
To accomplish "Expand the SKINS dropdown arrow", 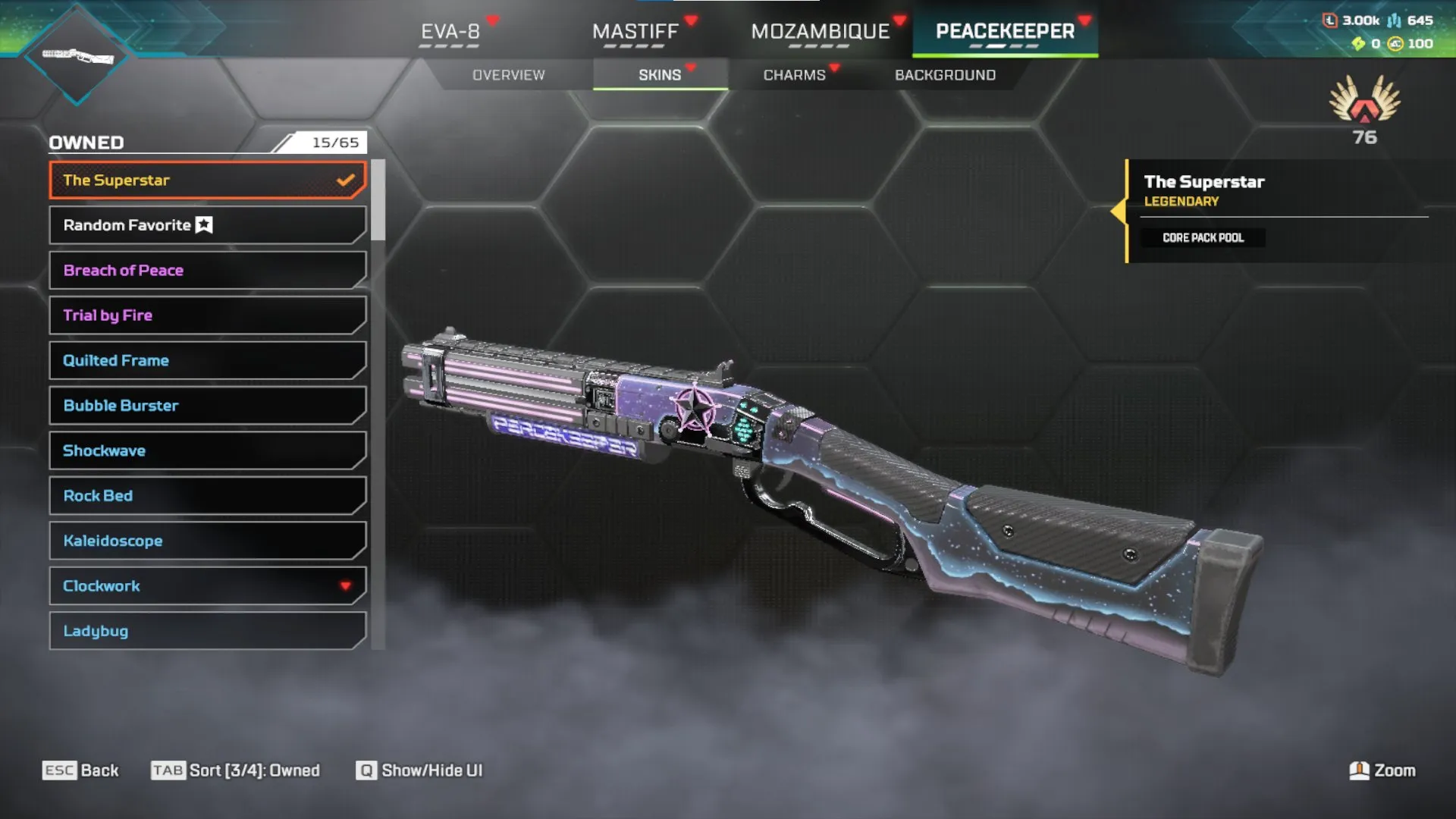I will coord(691,67).
